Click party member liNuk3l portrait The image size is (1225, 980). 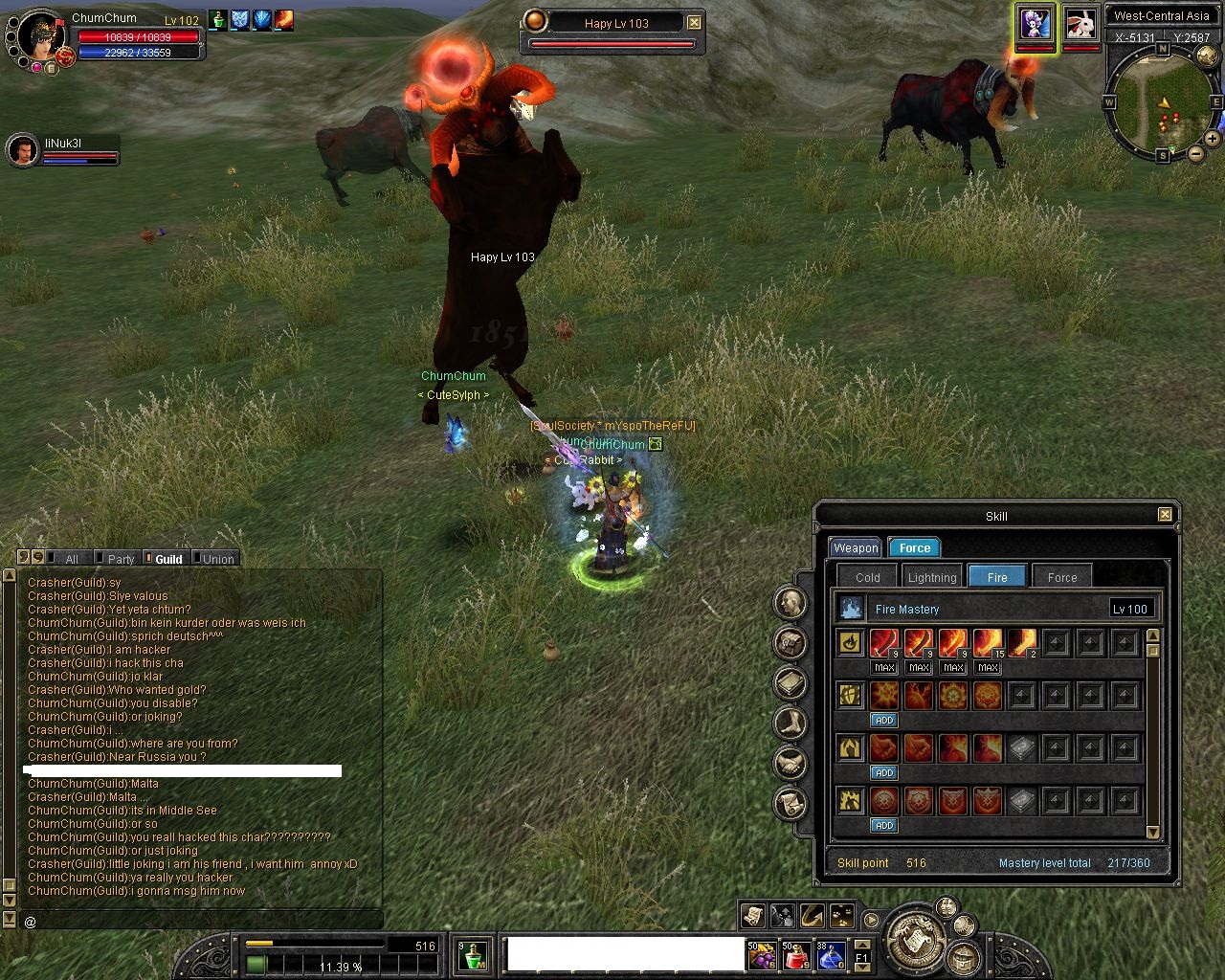point(22,150)
